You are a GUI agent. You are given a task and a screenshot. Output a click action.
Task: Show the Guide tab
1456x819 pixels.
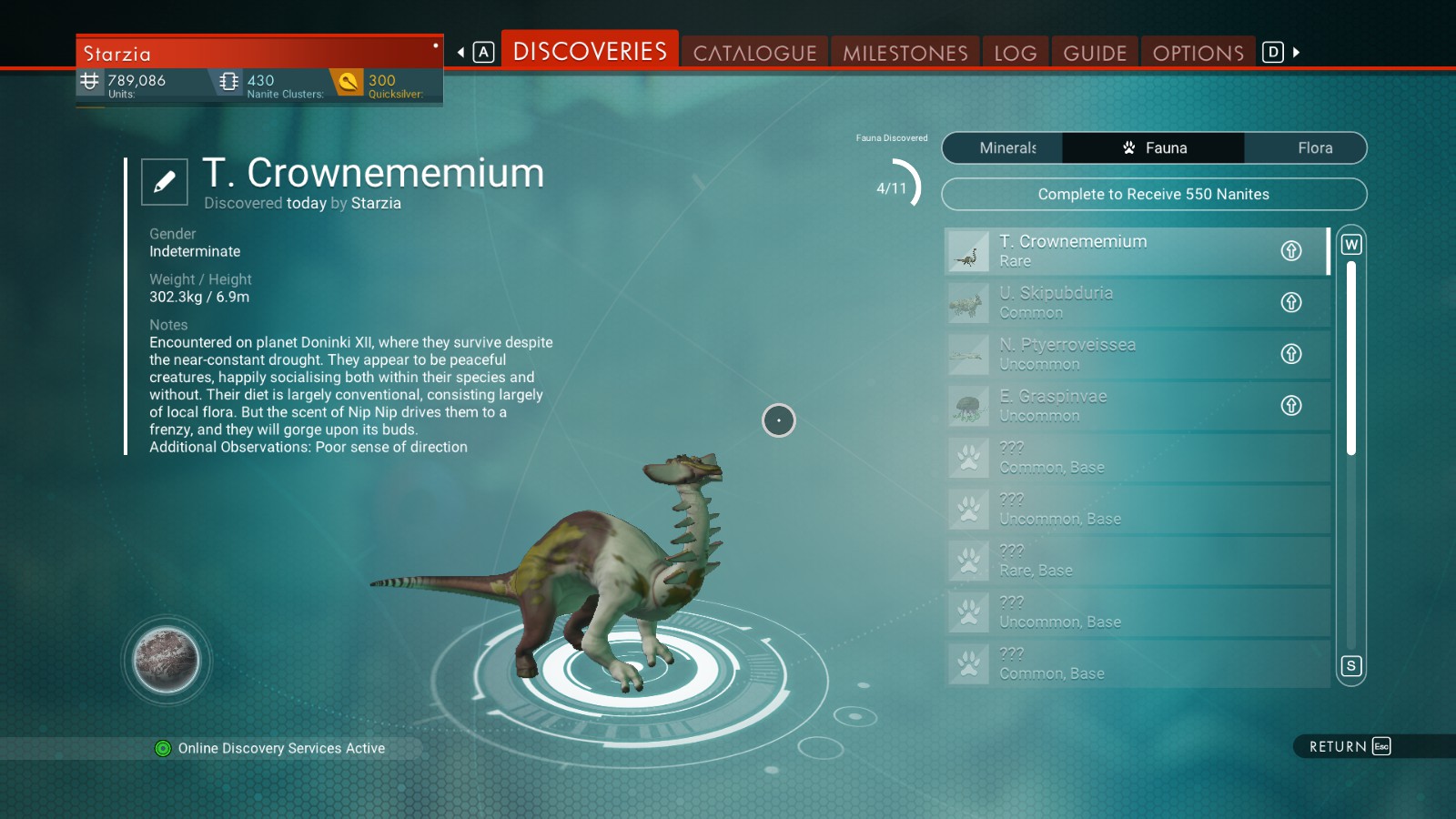(x=1095, y=53)
